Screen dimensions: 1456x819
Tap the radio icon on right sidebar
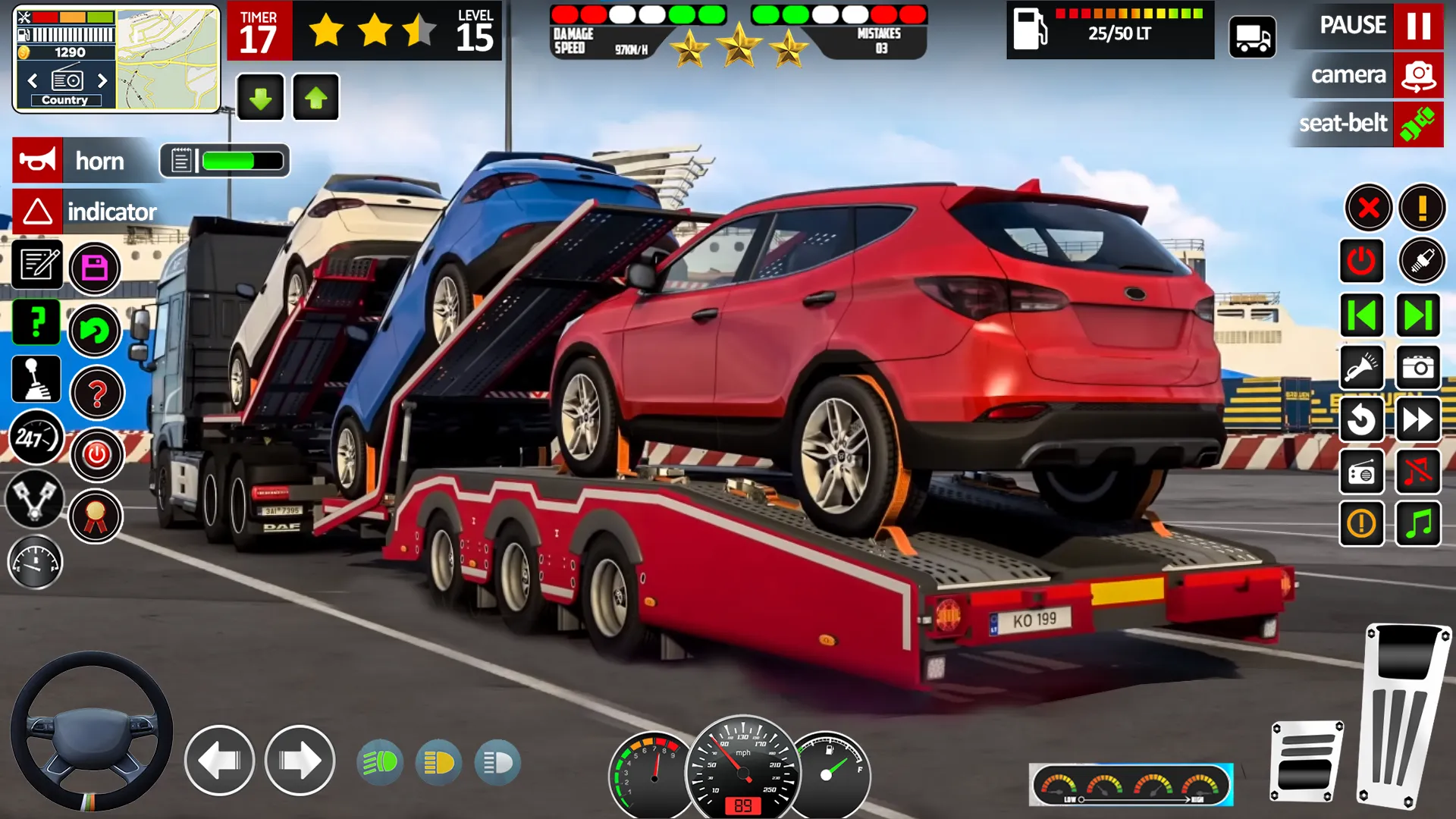tap(1361, 472)
